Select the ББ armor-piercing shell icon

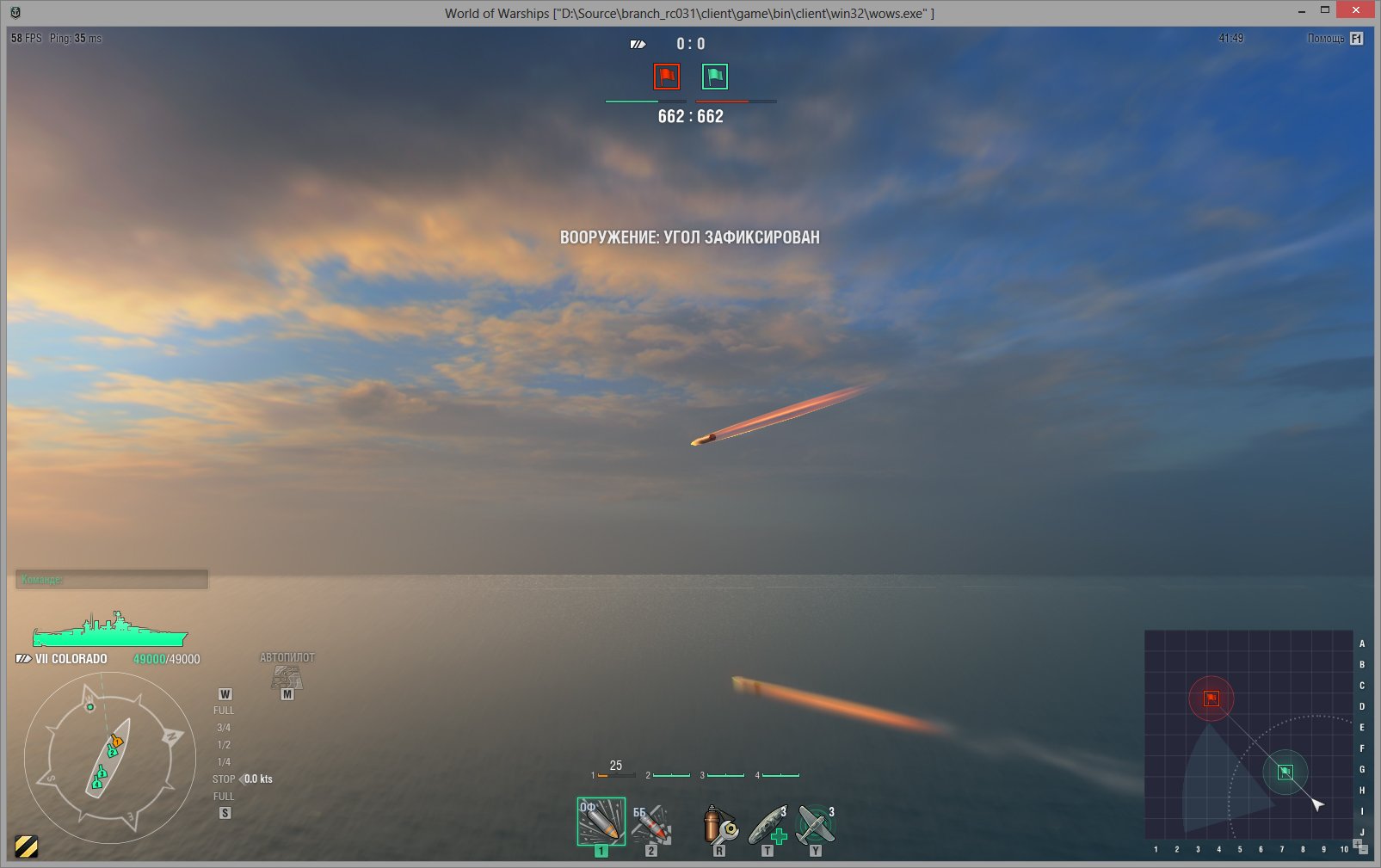(x=652, y=824)
